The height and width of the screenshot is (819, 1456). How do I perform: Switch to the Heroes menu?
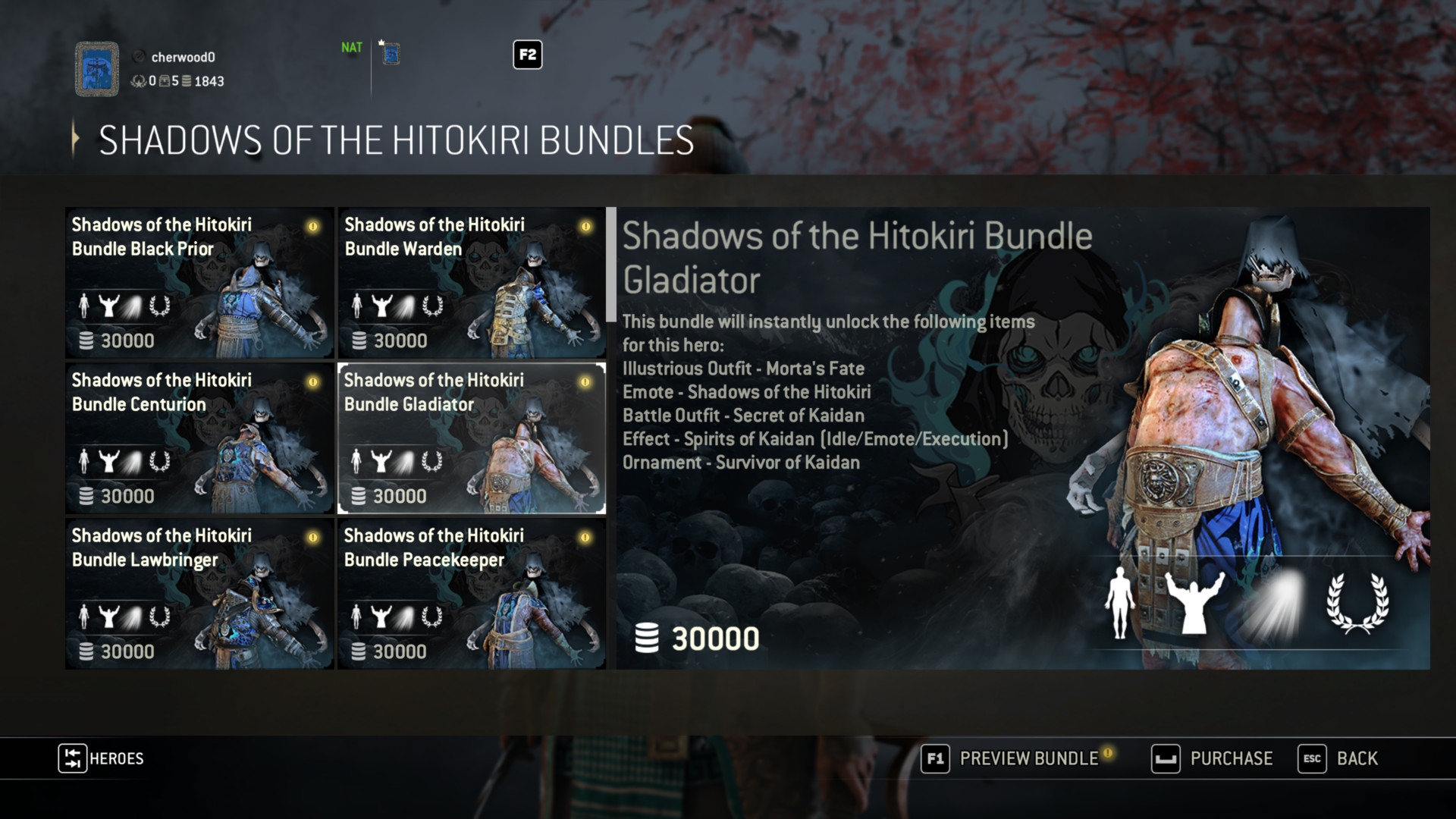(101, 758)
